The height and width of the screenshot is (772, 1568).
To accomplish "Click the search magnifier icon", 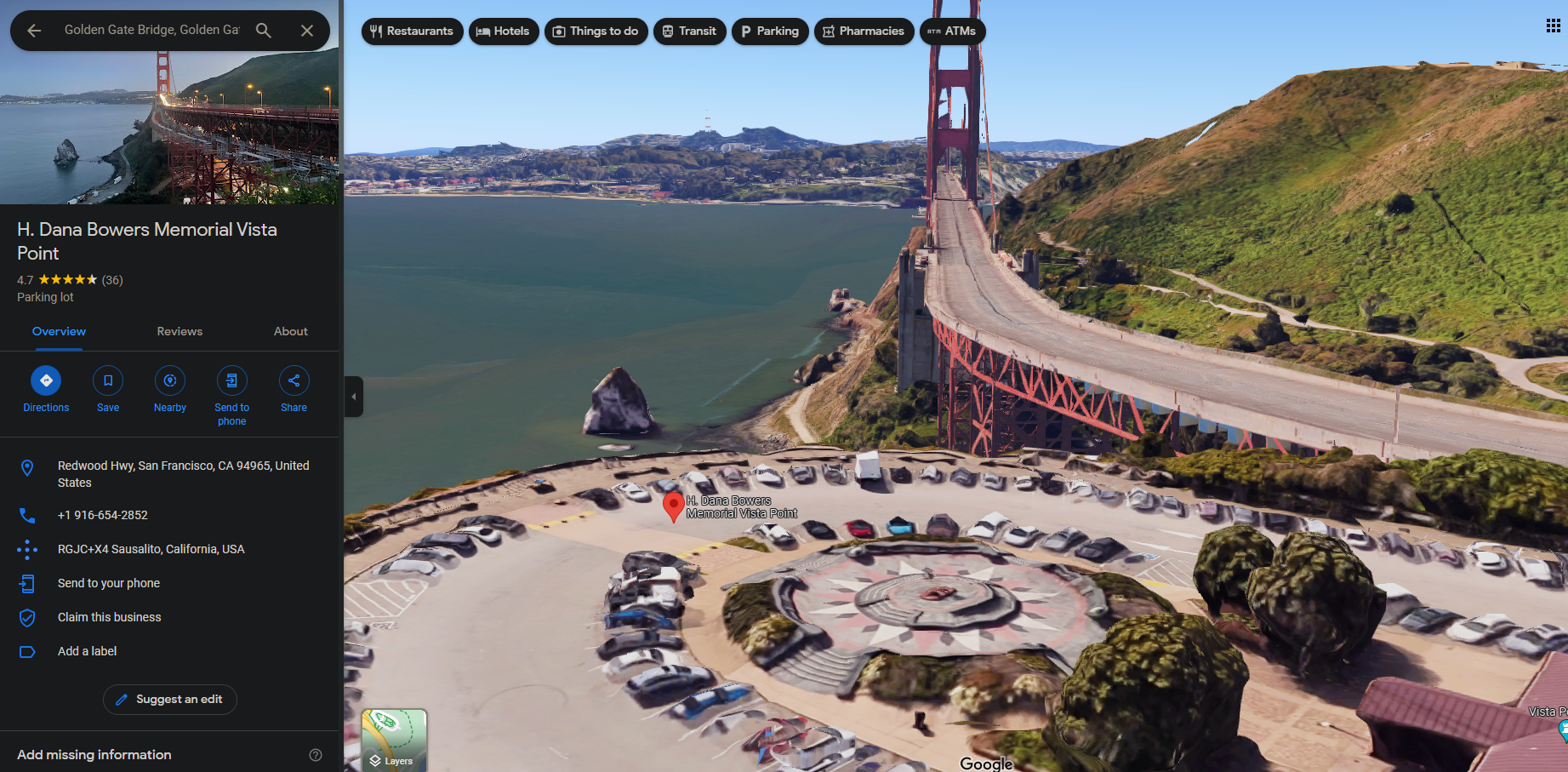I will coord(264,31).
